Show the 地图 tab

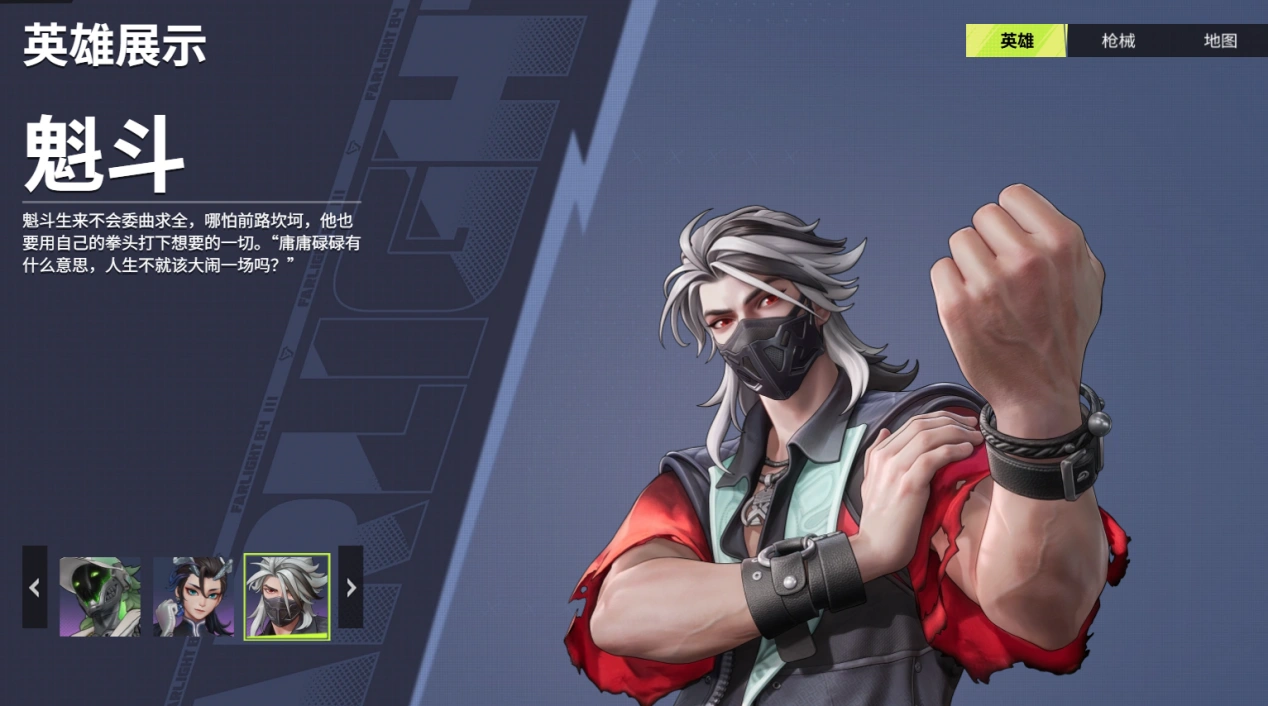[x=1220, y=41]
